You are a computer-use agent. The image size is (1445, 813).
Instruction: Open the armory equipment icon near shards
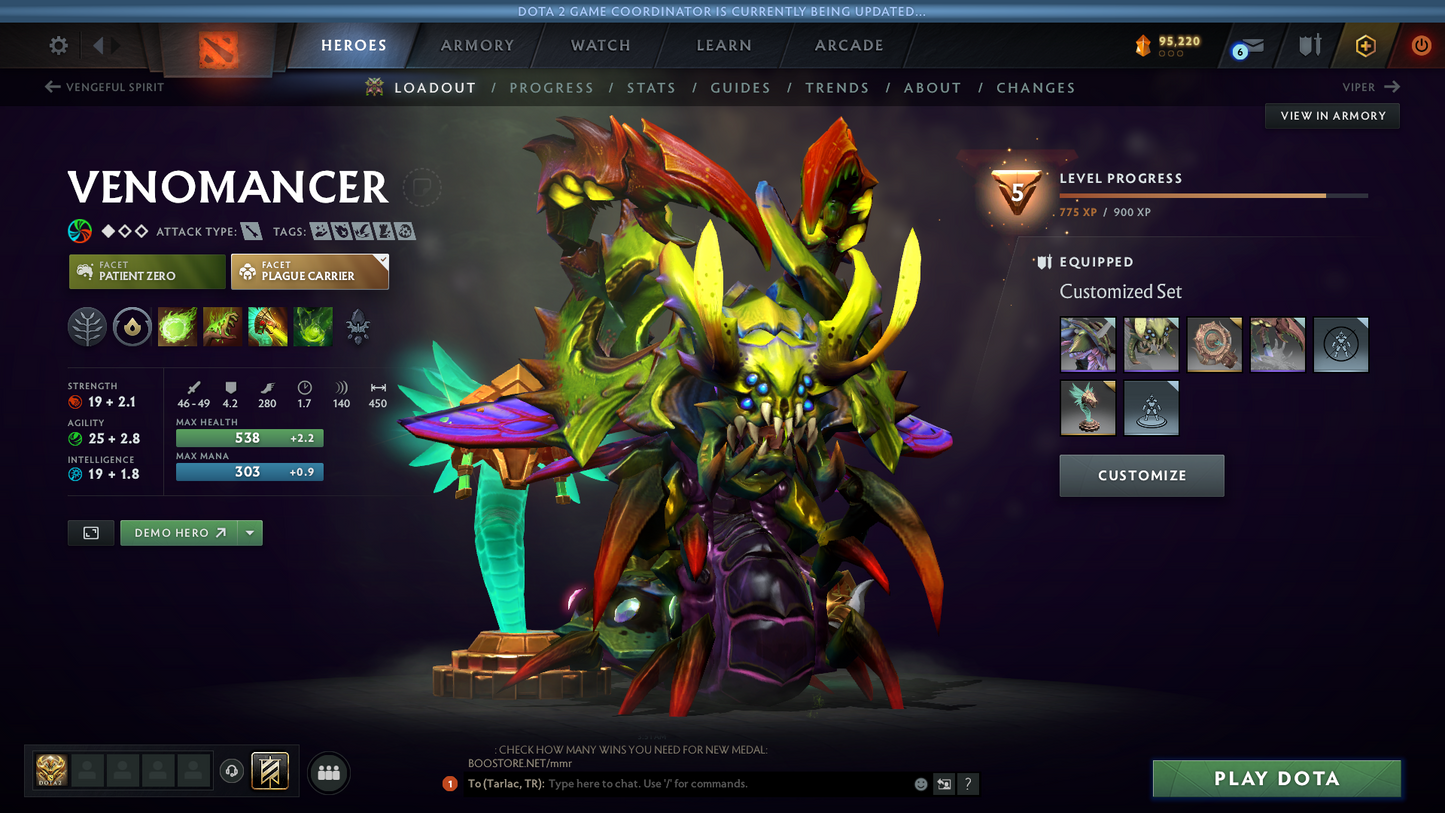1311,45
